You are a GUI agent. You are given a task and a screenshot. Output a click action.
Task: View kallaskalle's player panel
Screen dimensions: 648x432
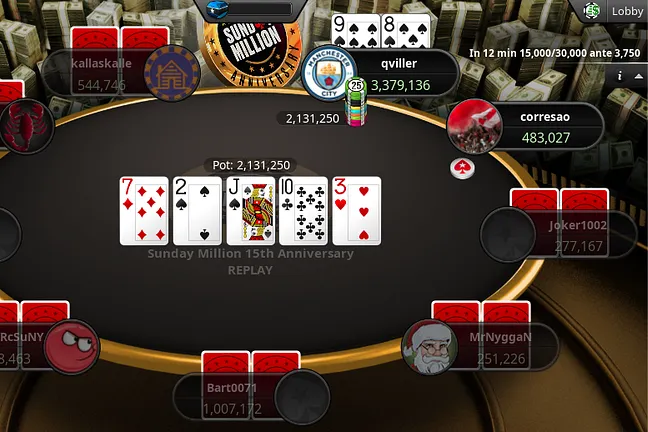pos(100,73)
